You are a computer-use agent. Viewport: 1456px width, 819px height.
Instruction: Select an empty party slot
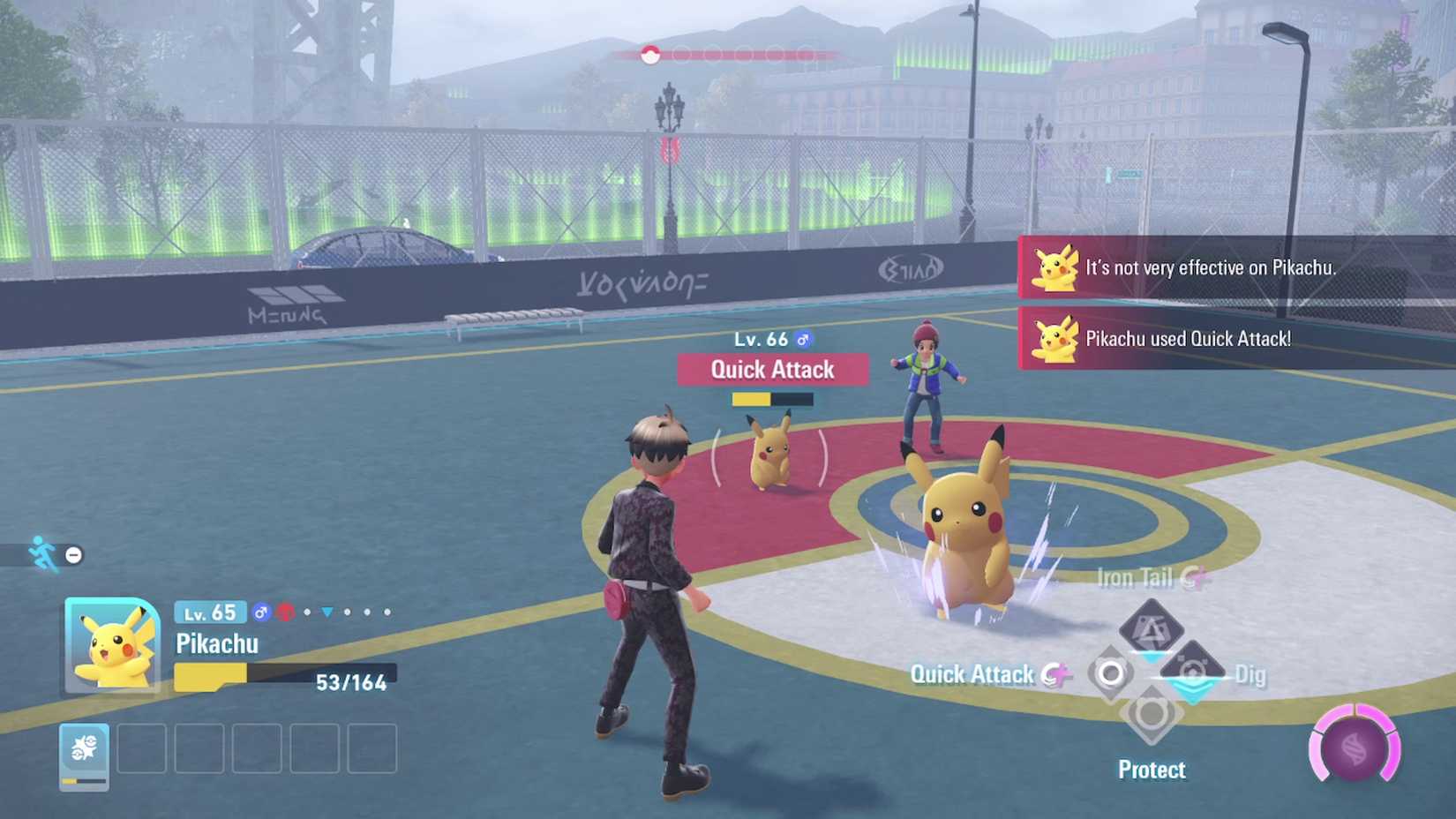pyautogui.click(x=141, y=748)
